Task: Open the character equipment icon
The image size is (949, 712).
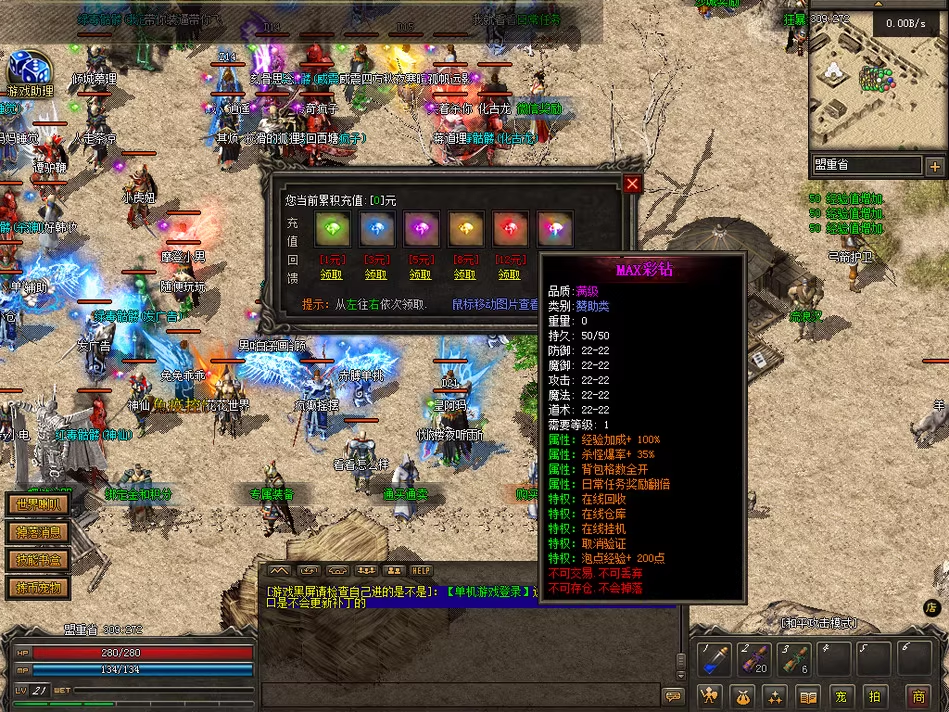Action: click(708, 696)
